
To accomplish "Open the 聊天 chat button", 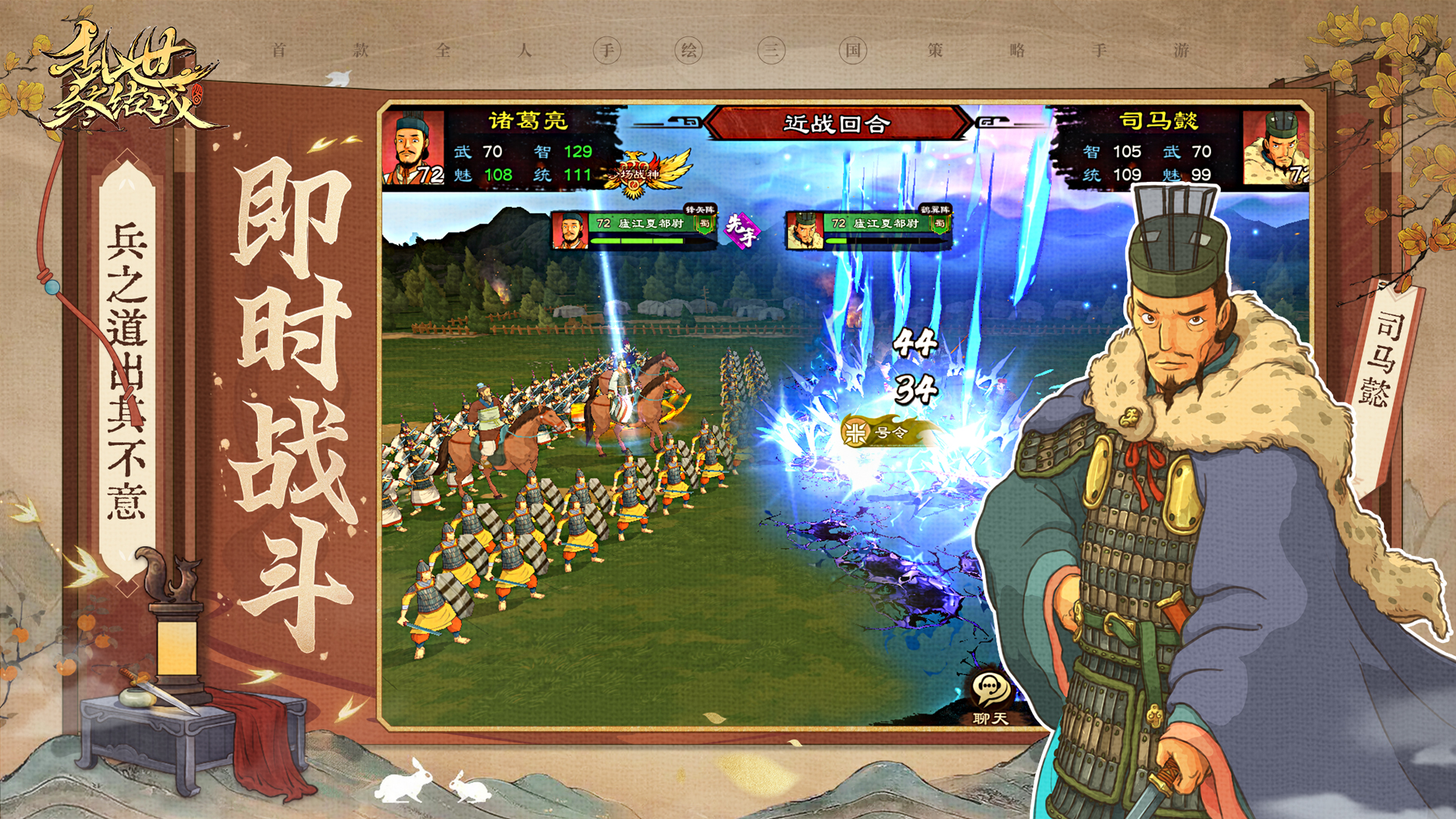I will 990,696.
